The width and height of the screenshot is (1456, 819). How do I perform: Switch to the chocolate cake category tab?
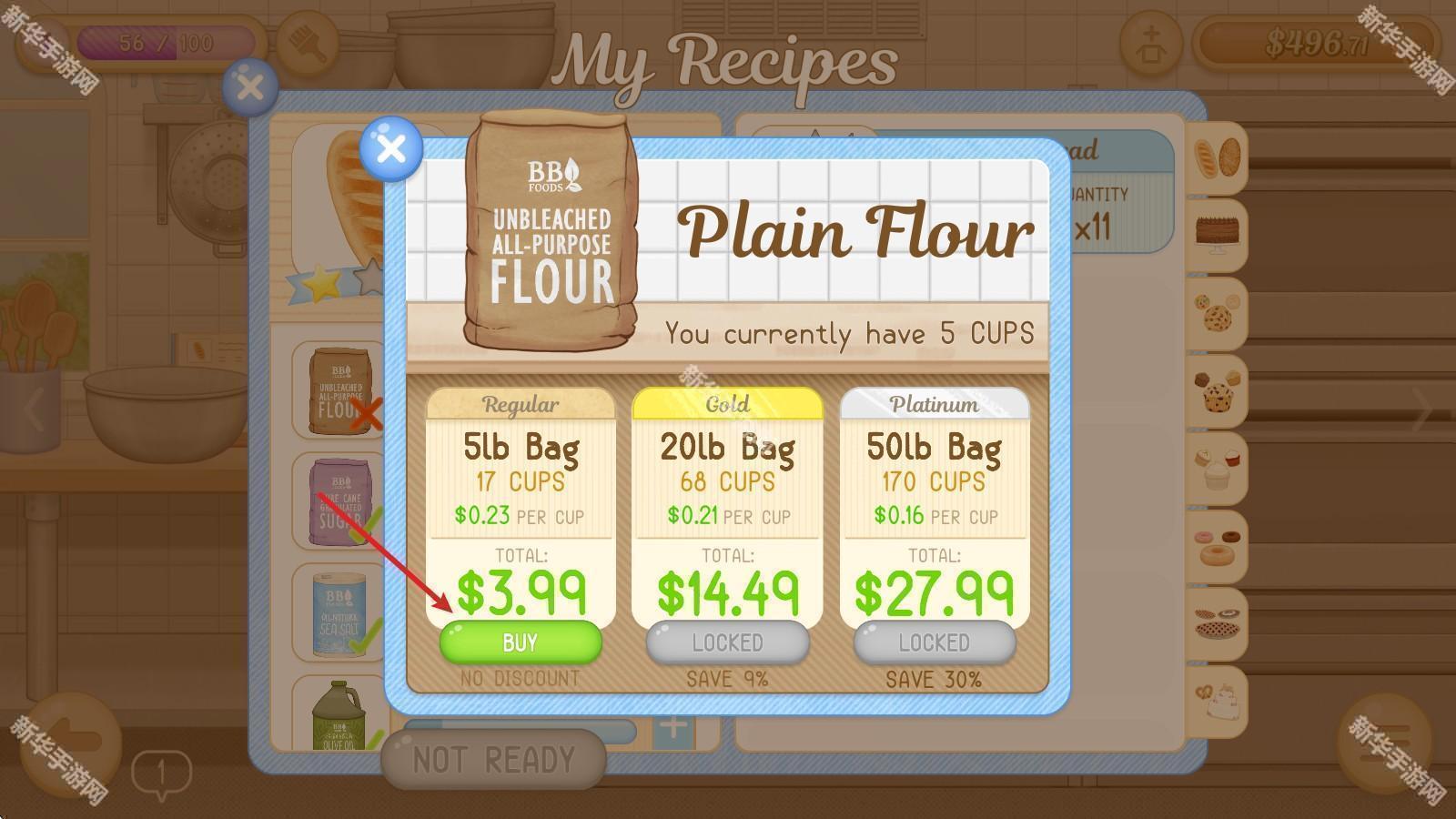[x=1217, y=235]
